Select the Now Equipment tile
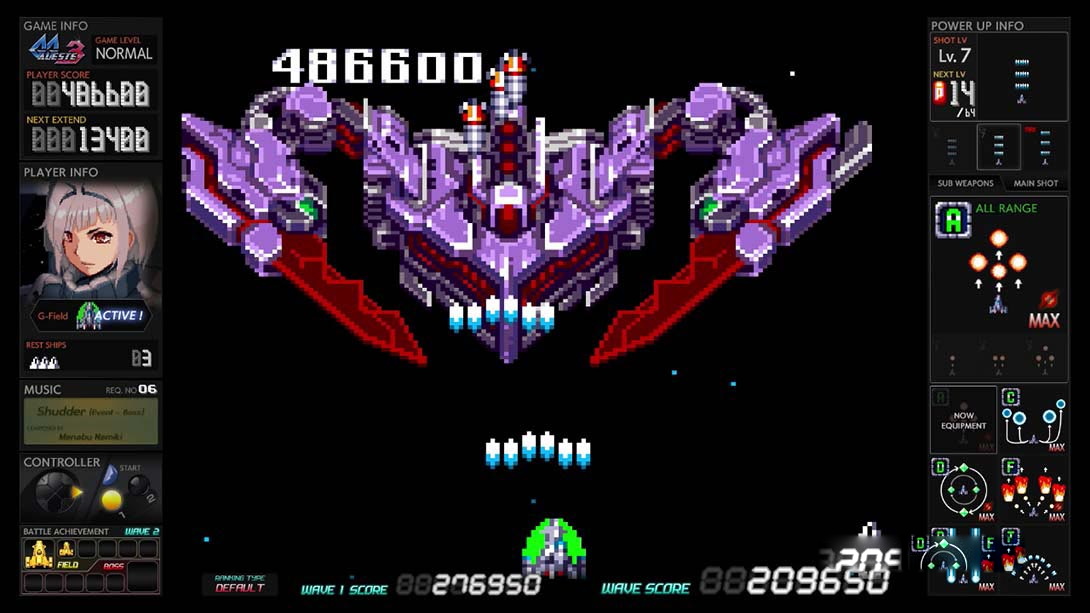 [x=963, y=420]
